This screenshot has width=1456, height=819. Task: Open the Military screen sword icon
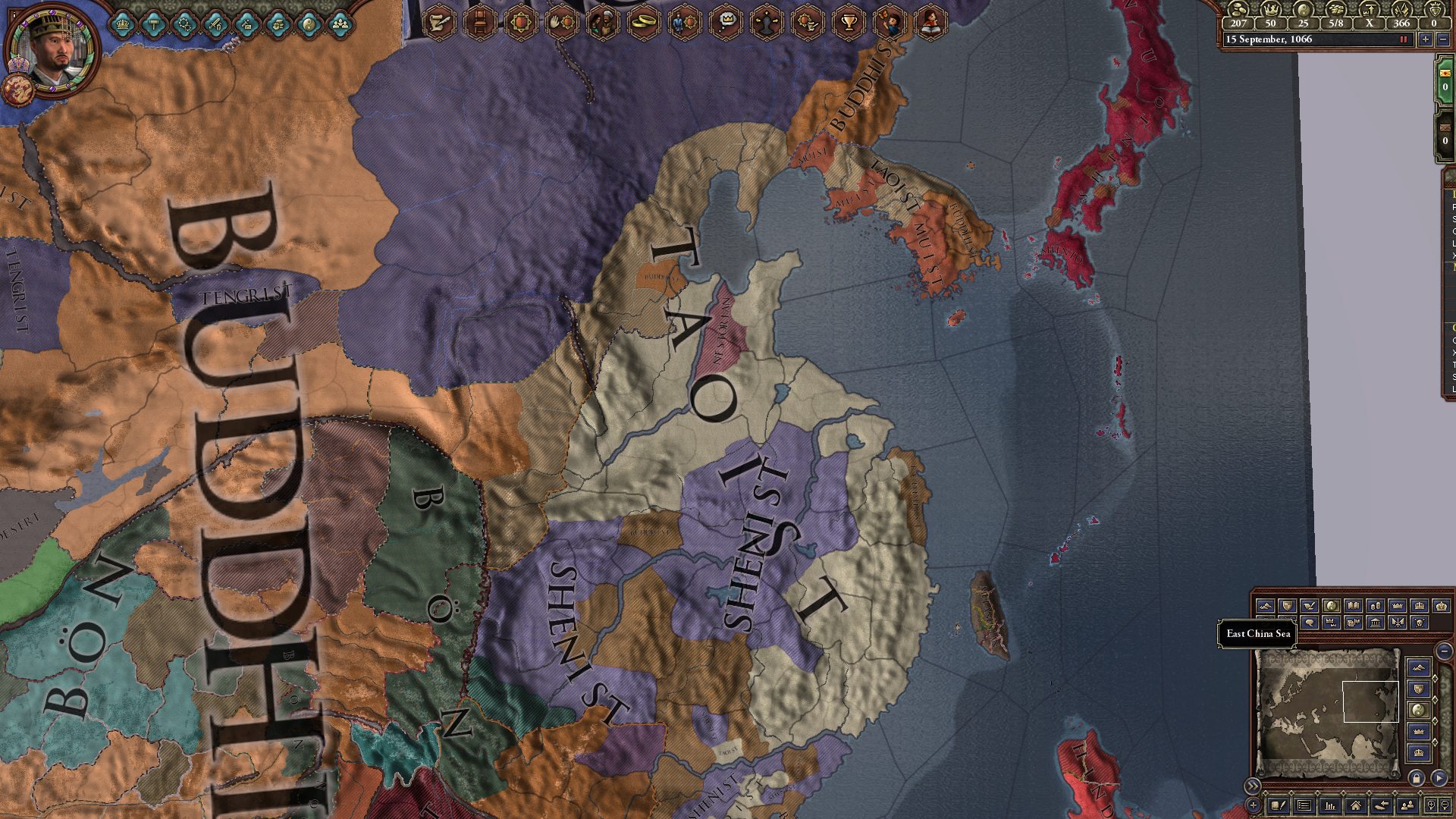(215, 25)
